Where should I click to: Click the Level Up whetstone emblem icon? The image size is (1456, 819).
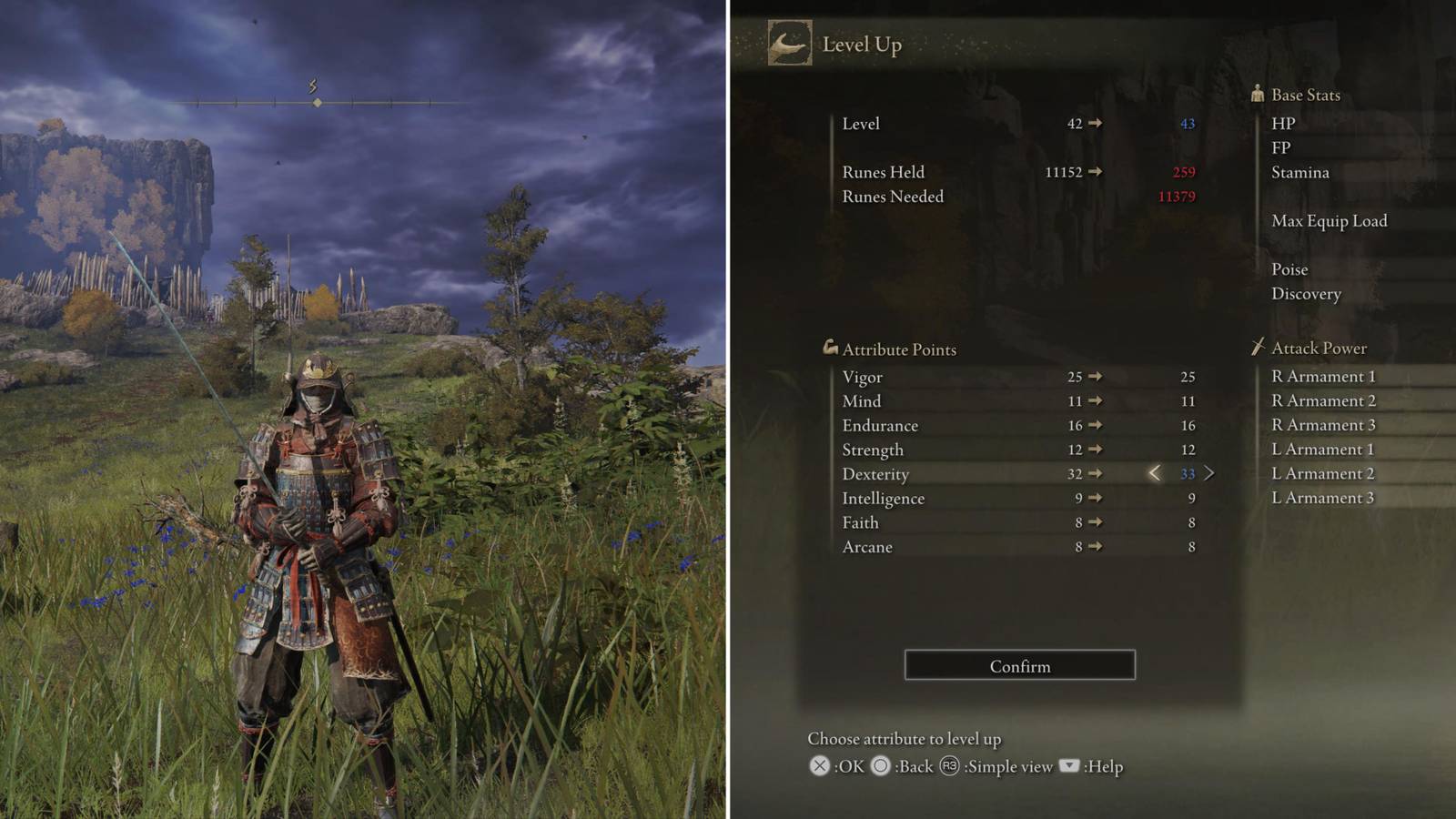click(x=791, y=42)
